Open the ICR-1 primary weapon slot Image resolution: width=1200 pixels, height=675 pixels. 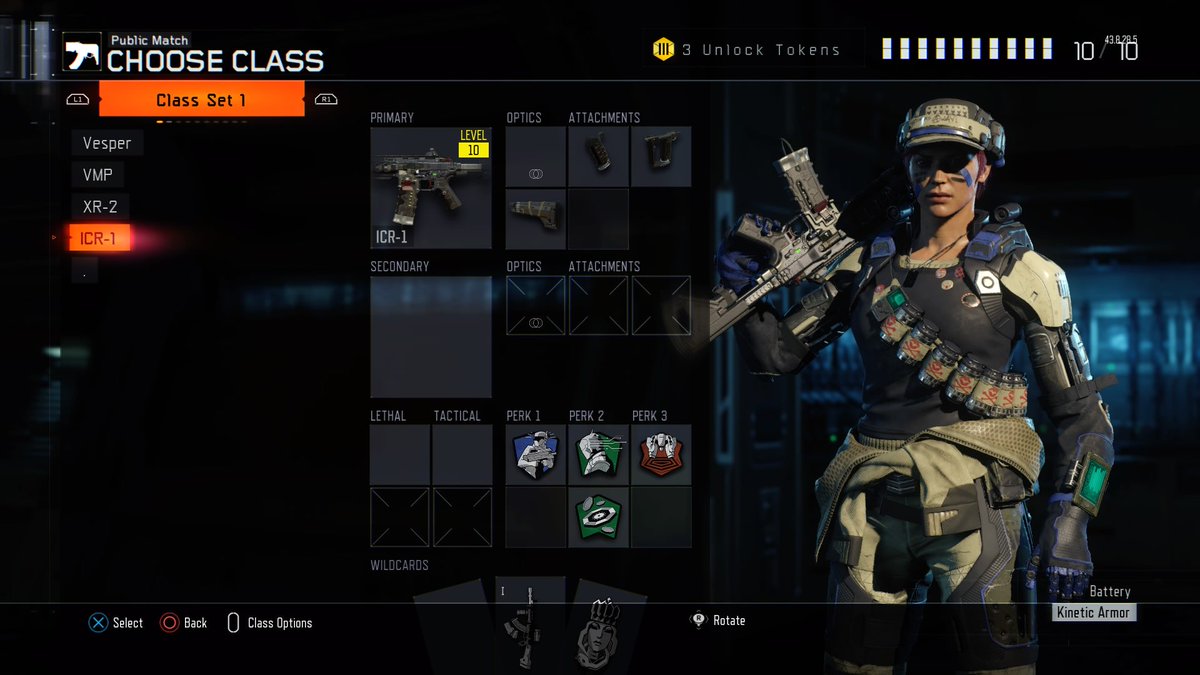point(431,188)
